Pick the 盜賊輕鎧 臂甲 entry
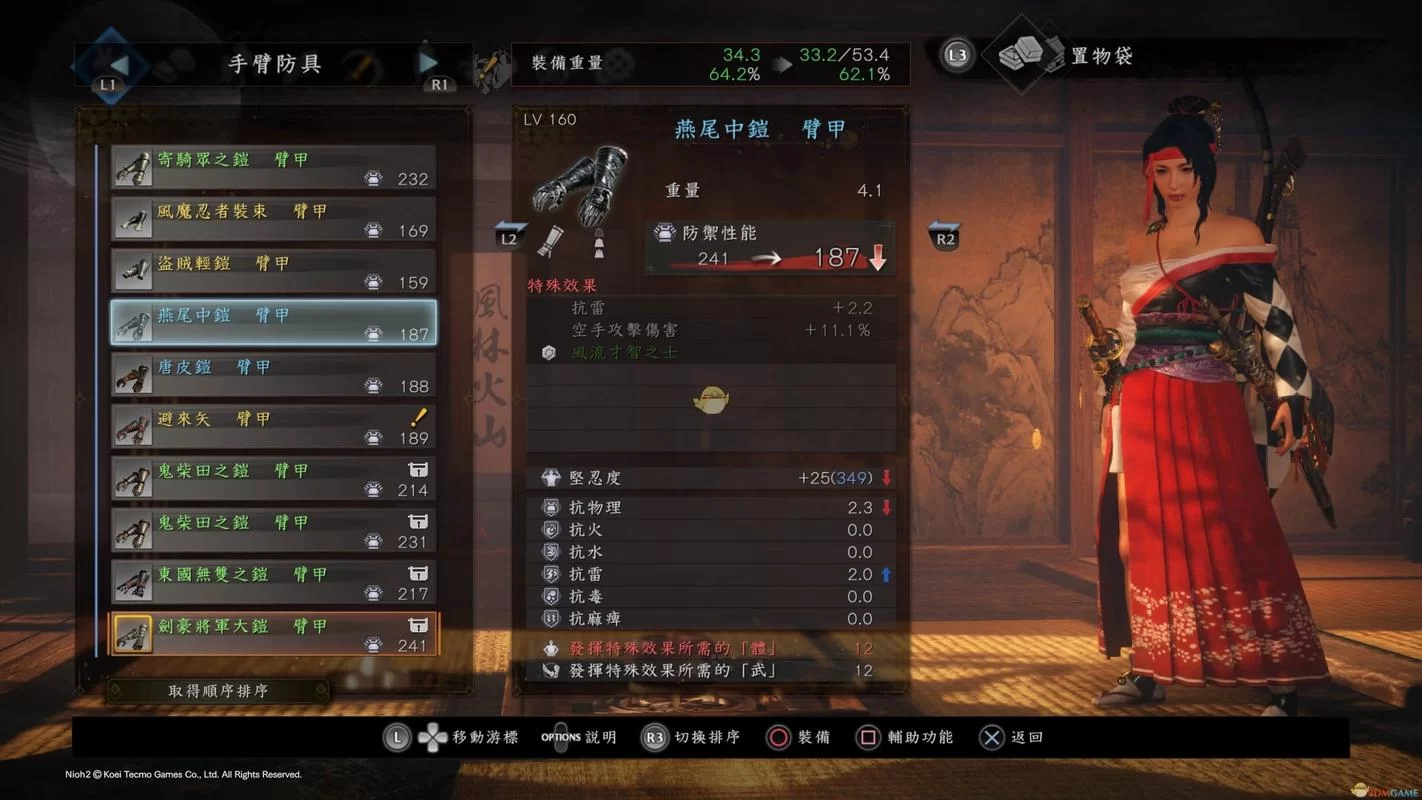The image size is (1422, 800). tap(273, 272)
